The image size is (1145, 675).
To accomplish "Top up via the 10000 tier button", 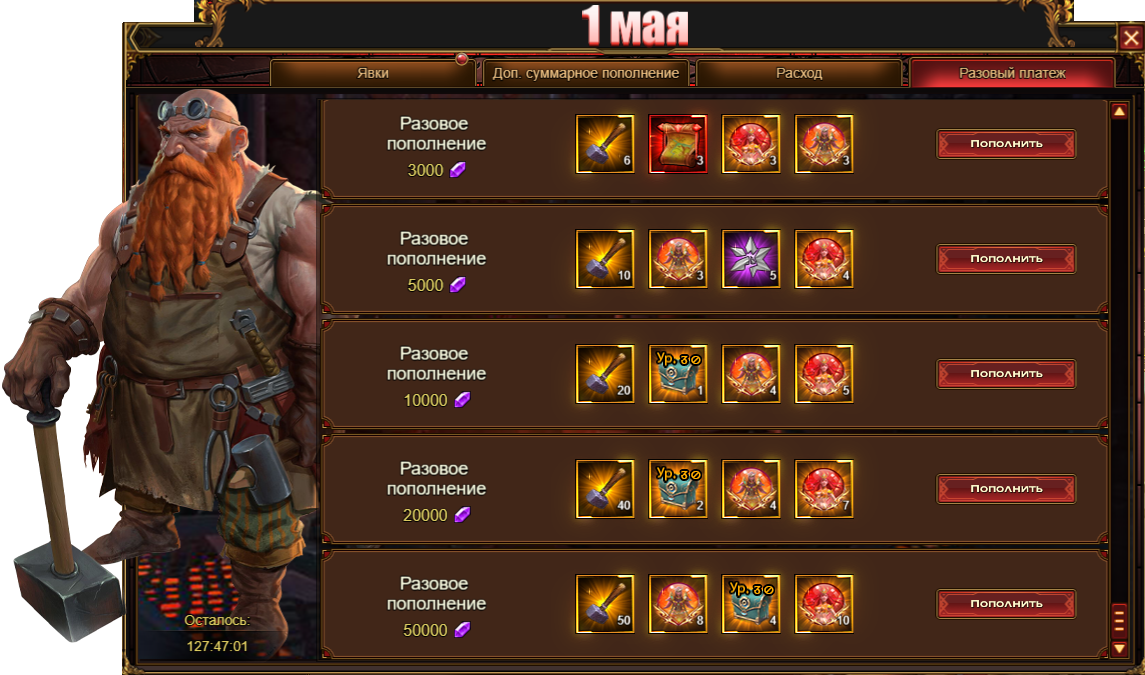I will coord(1006,374).
